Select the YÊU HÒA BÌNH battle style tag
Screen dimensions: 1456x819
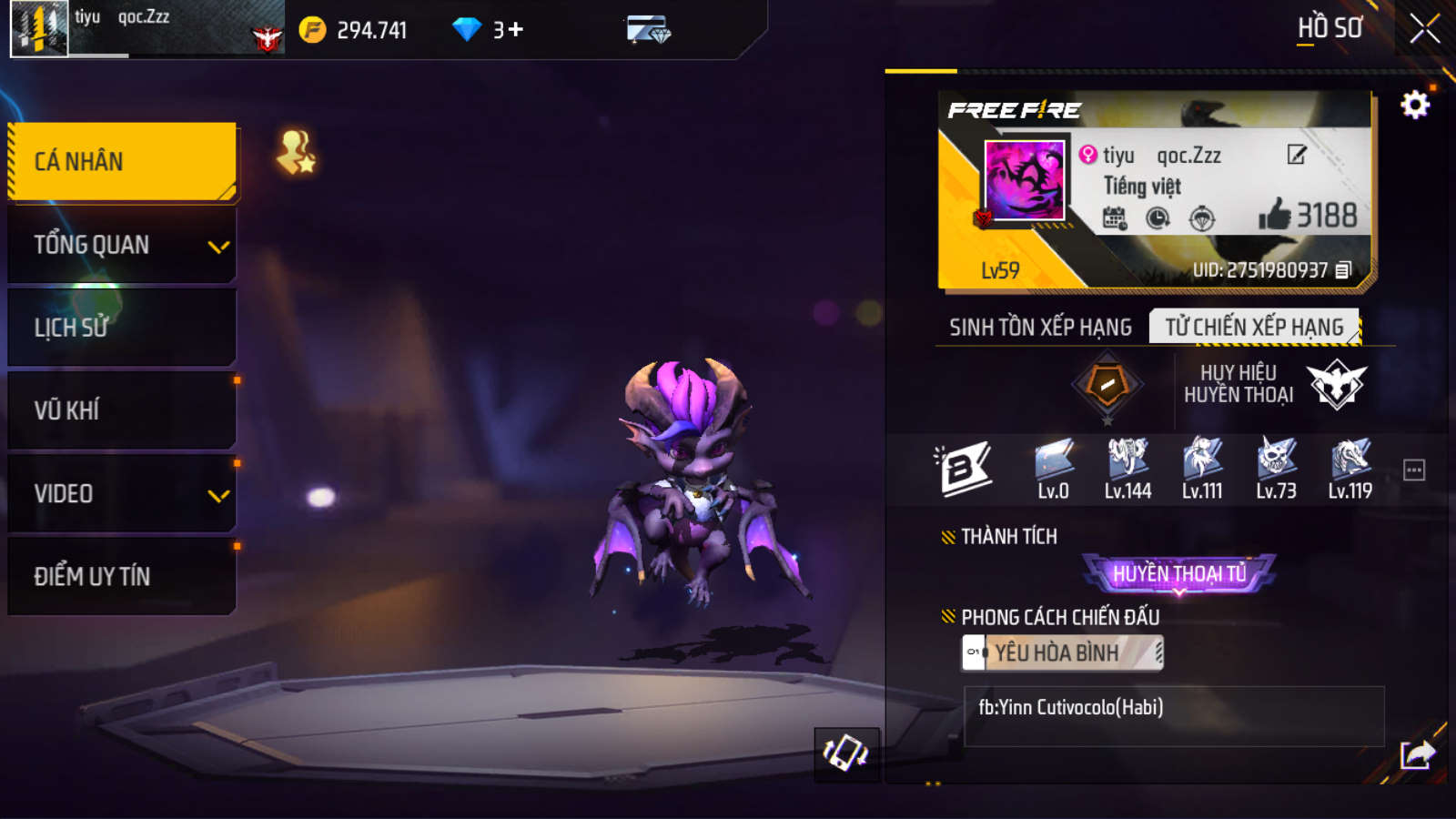click(1062, 652)
